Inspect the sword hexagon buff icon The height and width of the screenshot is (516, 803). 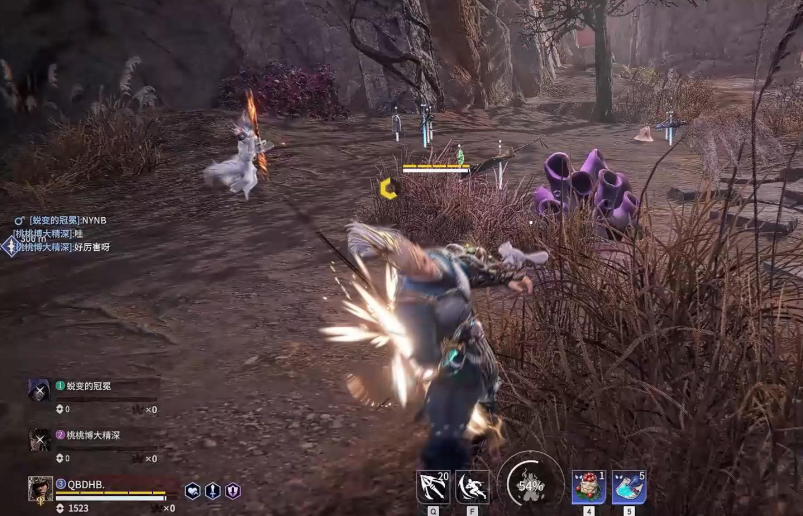pos(213,491)
